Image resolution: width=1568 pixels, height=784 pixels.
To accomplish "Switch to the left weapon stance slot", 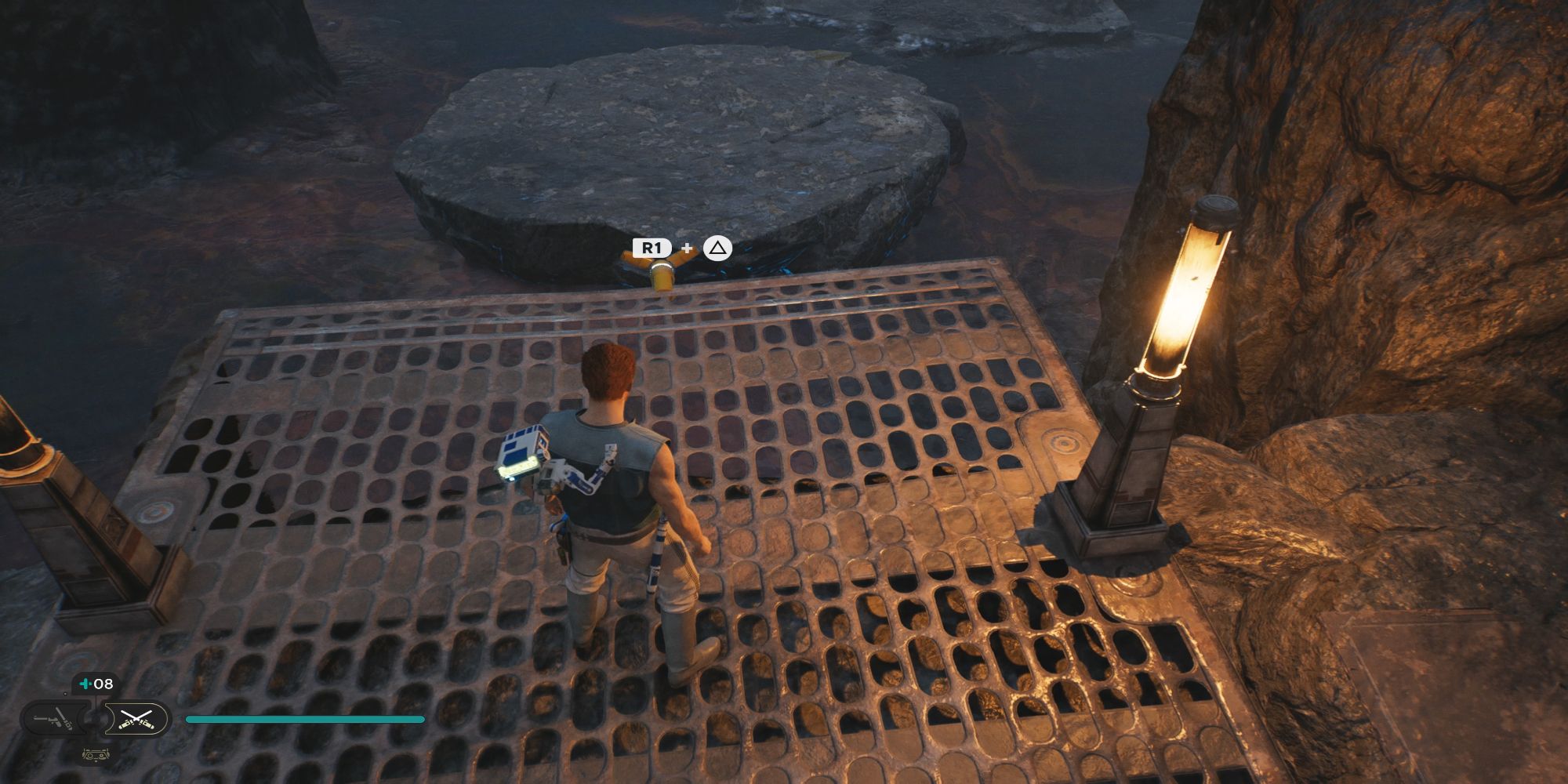I will click(53, 717).
